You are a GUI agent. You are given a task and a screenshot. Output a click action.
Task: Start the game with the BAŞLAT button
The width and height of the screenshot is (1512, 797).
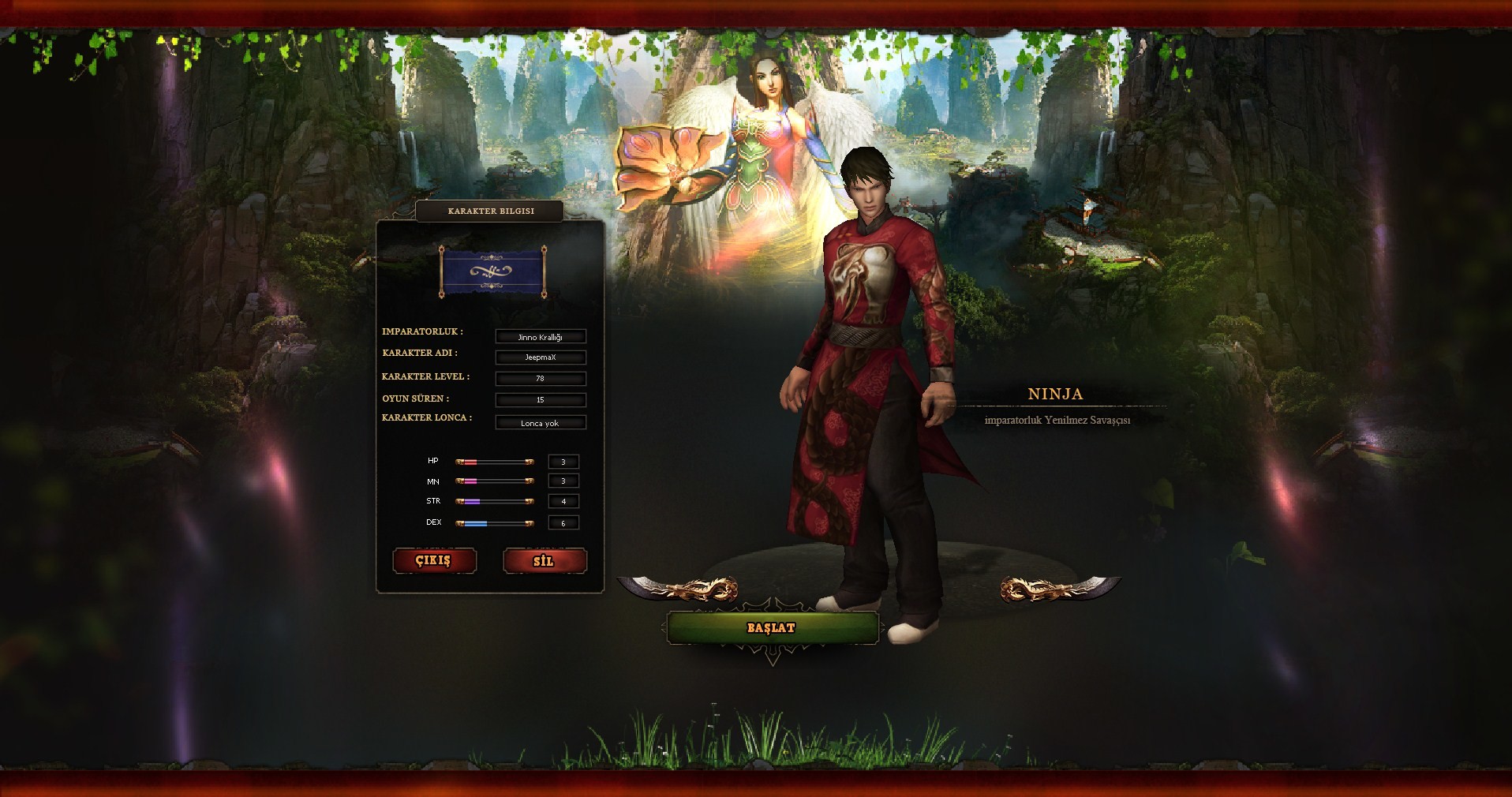tap(772, 628)
